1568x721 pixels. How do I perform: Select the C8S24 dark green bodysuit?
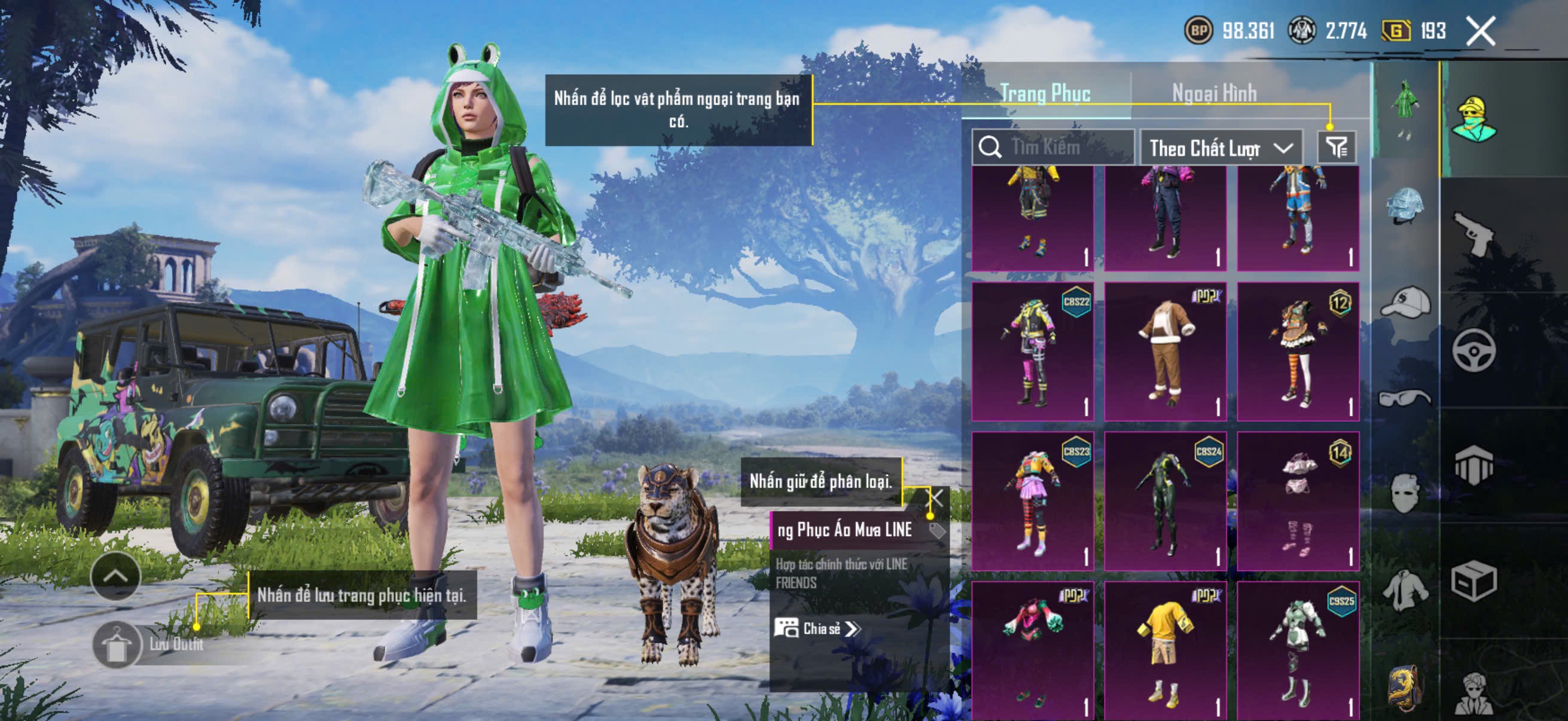(x=1165, y=502)
